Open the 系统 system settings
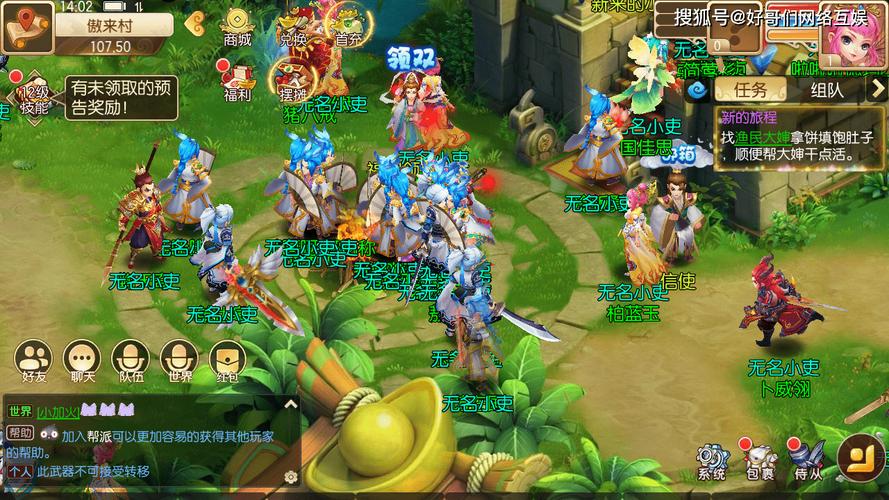 [x=712, y=461]
